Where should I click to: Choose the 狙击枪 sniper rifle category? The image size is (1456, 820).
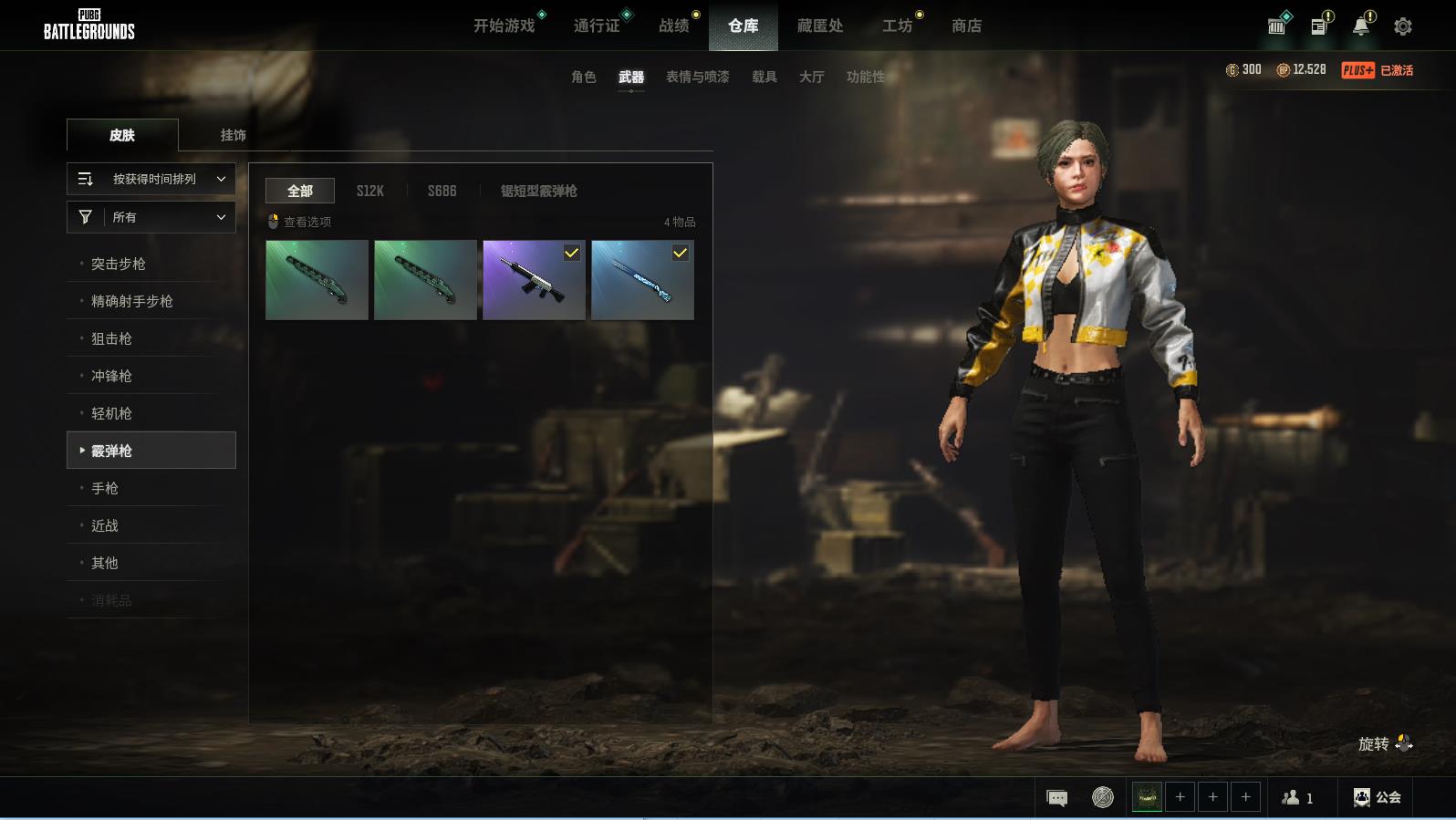coord(111,338)
